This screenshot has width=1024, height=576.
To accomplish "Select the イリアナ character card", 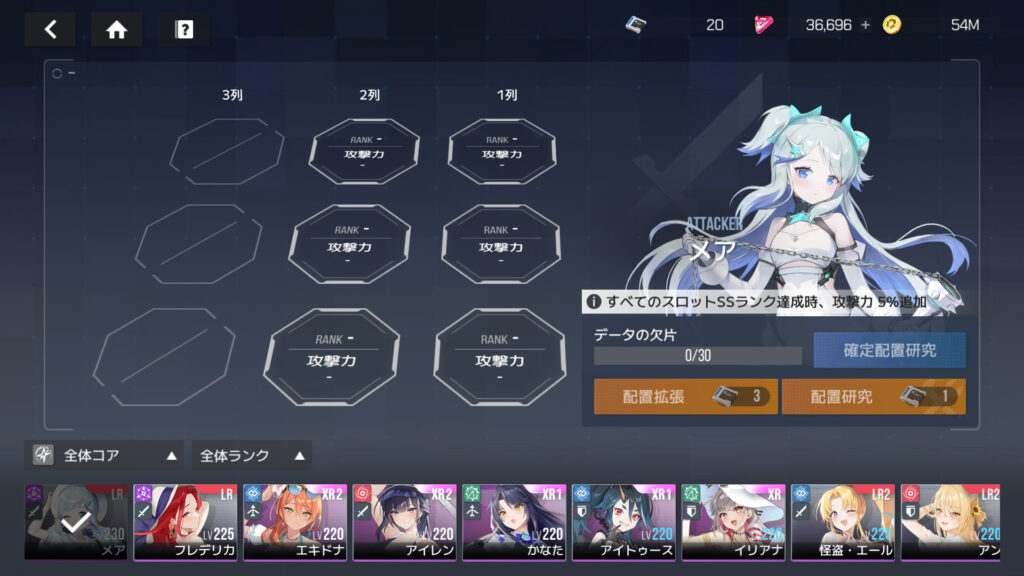I will (x=733, y=522).
